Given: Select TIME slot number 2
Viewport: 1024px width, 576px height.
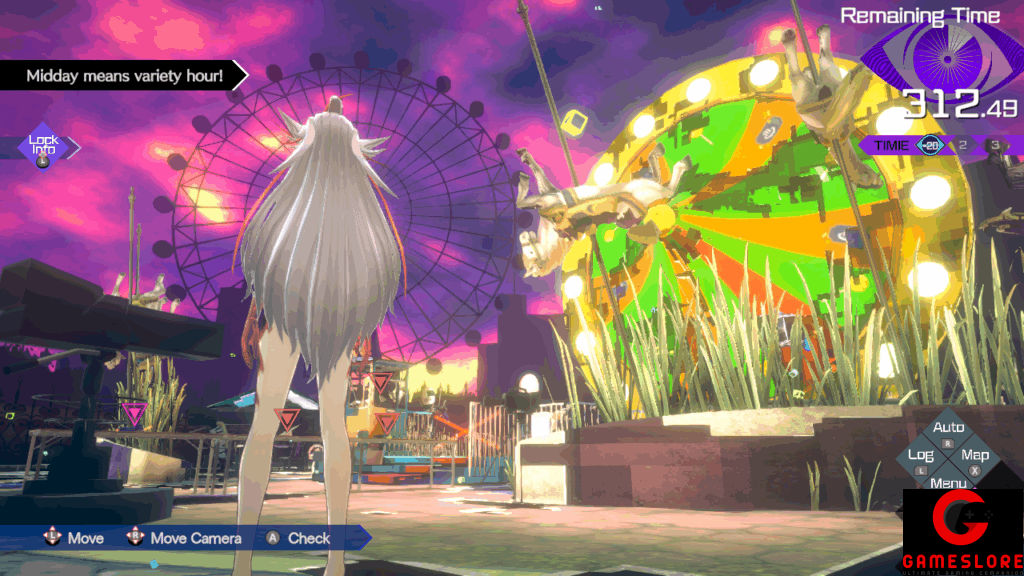Looking at the screenshot, I should [x=964, y=145].
